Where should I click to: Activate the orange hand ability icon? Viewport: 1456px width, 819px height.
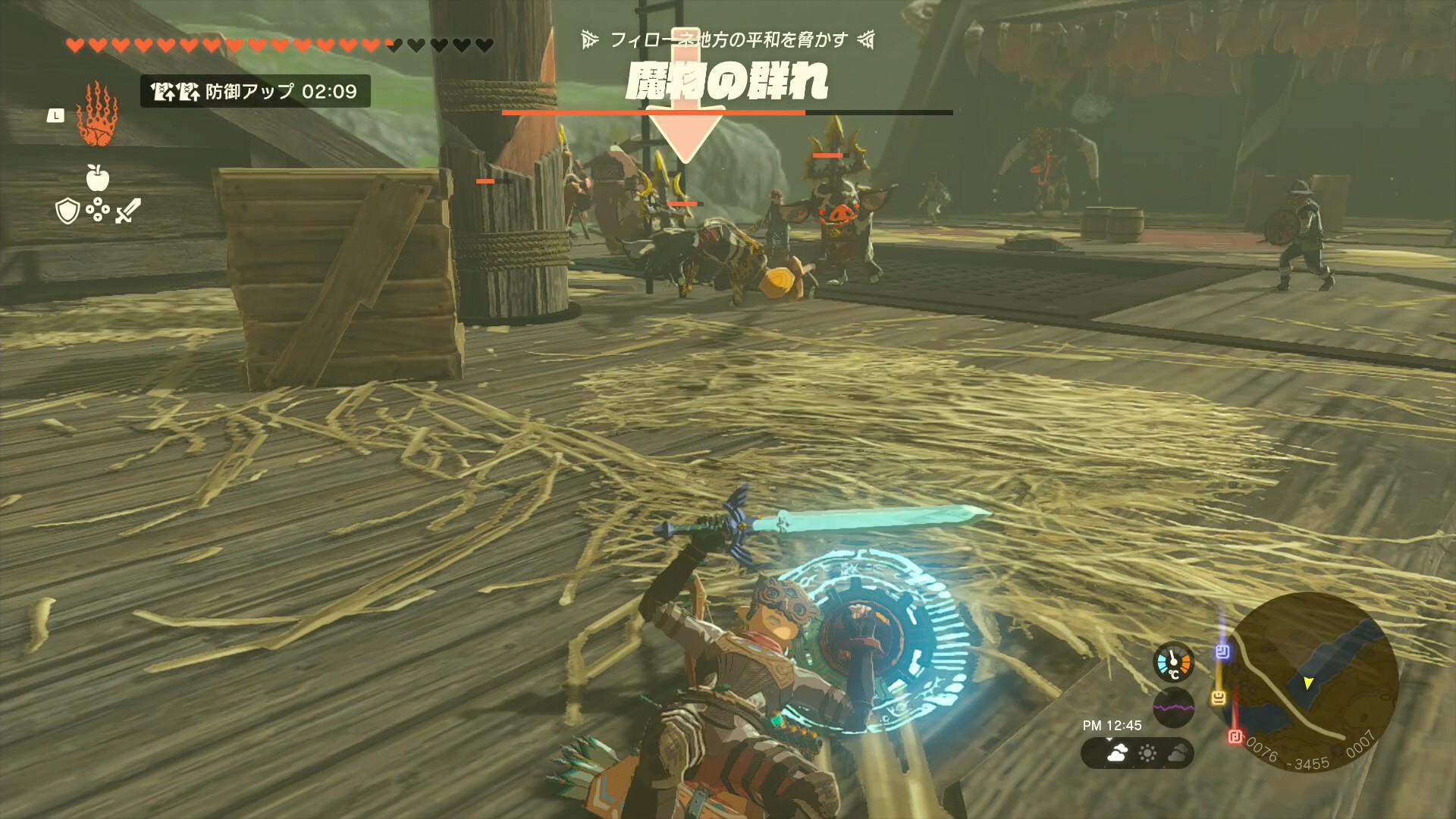tap(97, 115)
